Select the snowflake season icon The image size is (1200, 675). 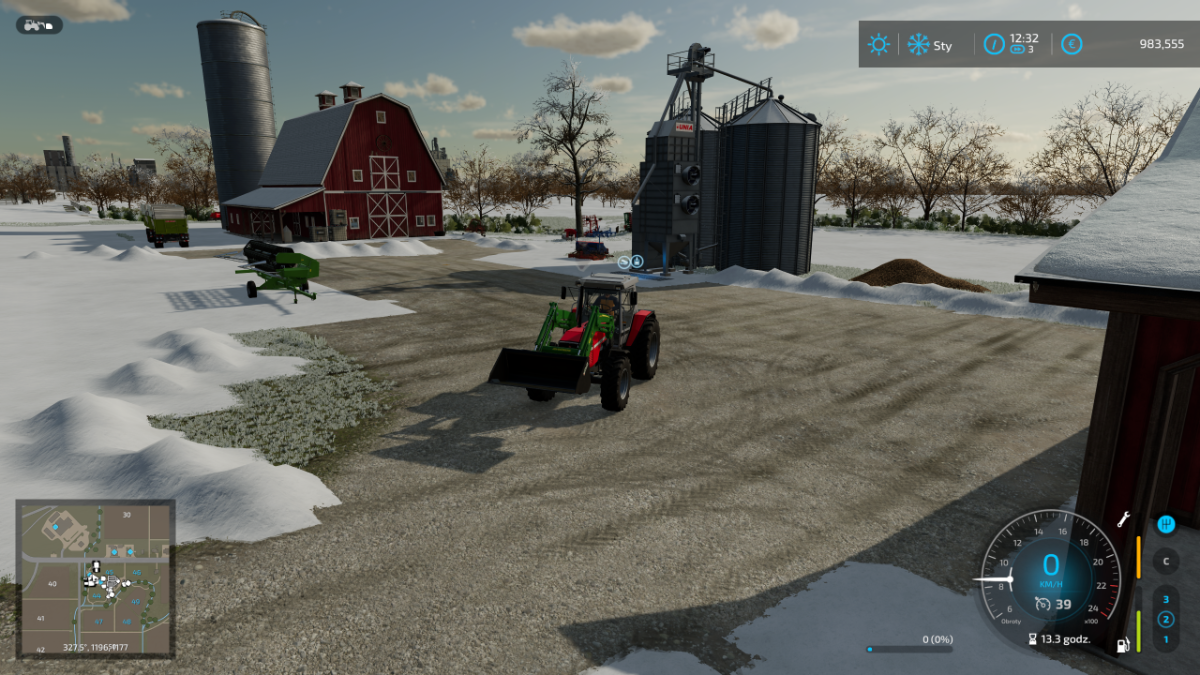(918, 45)
